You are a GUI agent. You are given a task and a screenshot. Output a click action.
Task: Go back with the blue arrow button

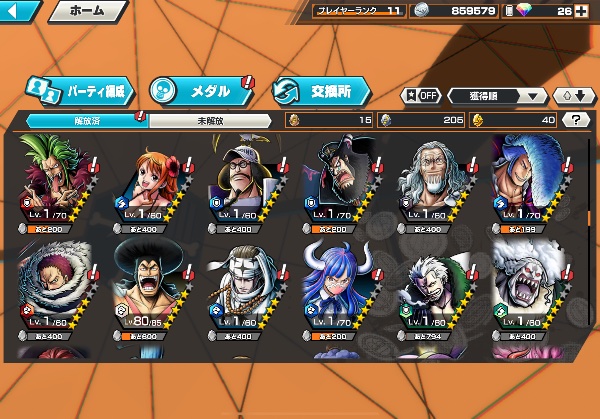click(20, 12)
